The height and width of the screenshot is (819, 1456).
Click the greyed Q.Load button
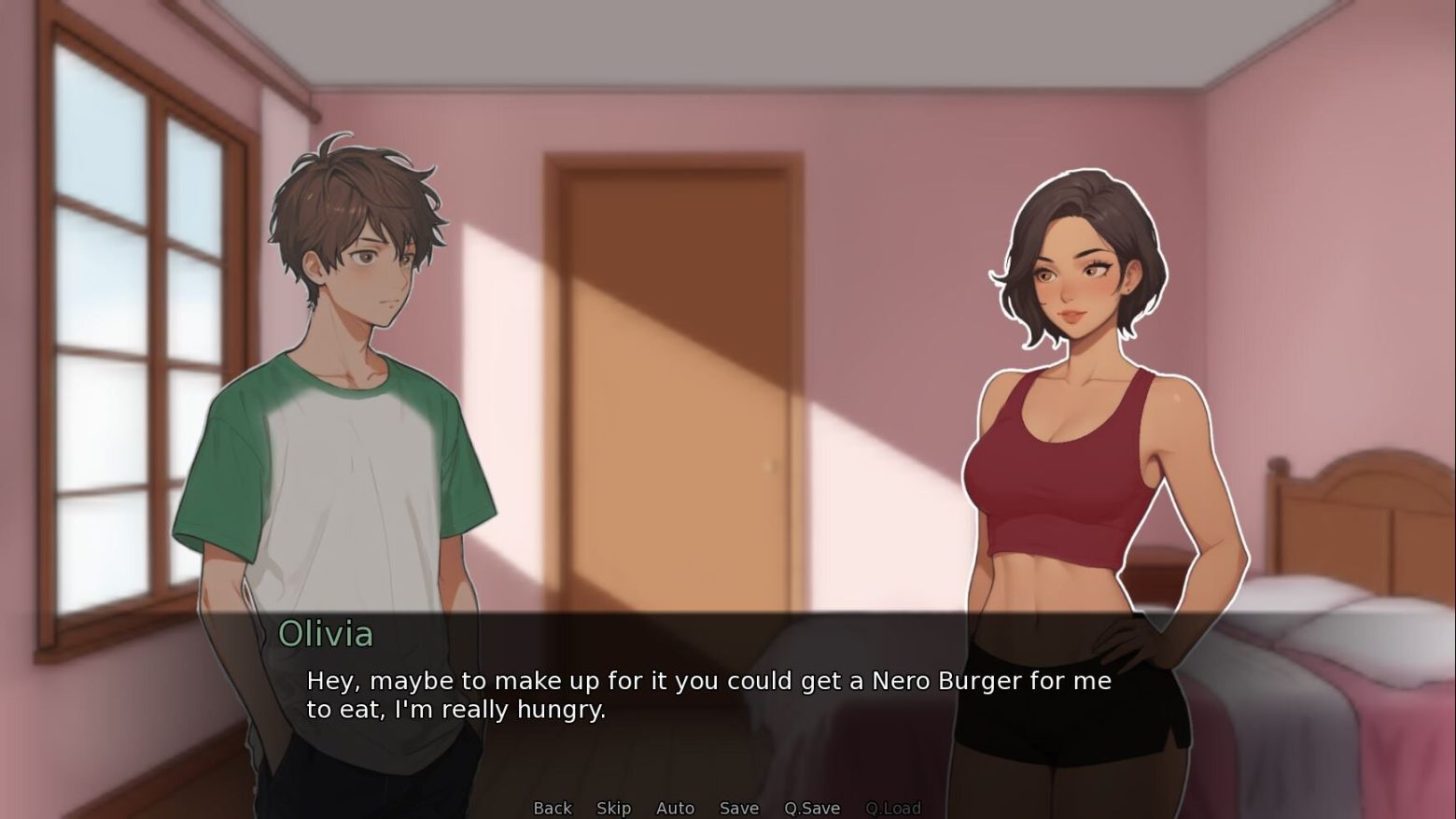coord(892,808)
